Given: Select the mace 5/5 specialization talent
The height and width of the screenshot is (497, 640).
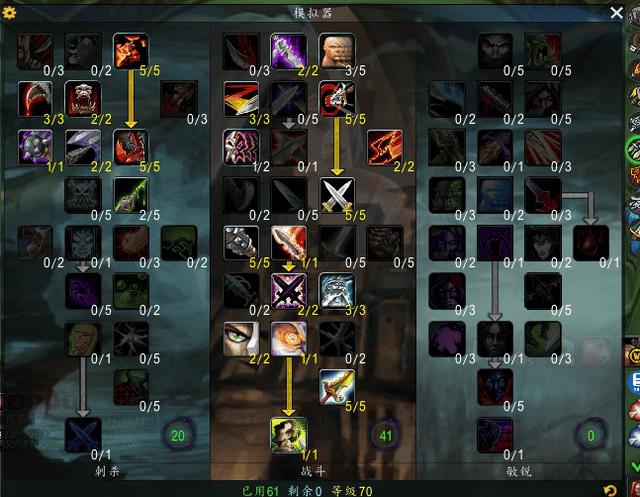Looking at the screenshot, I should (240, 242).
